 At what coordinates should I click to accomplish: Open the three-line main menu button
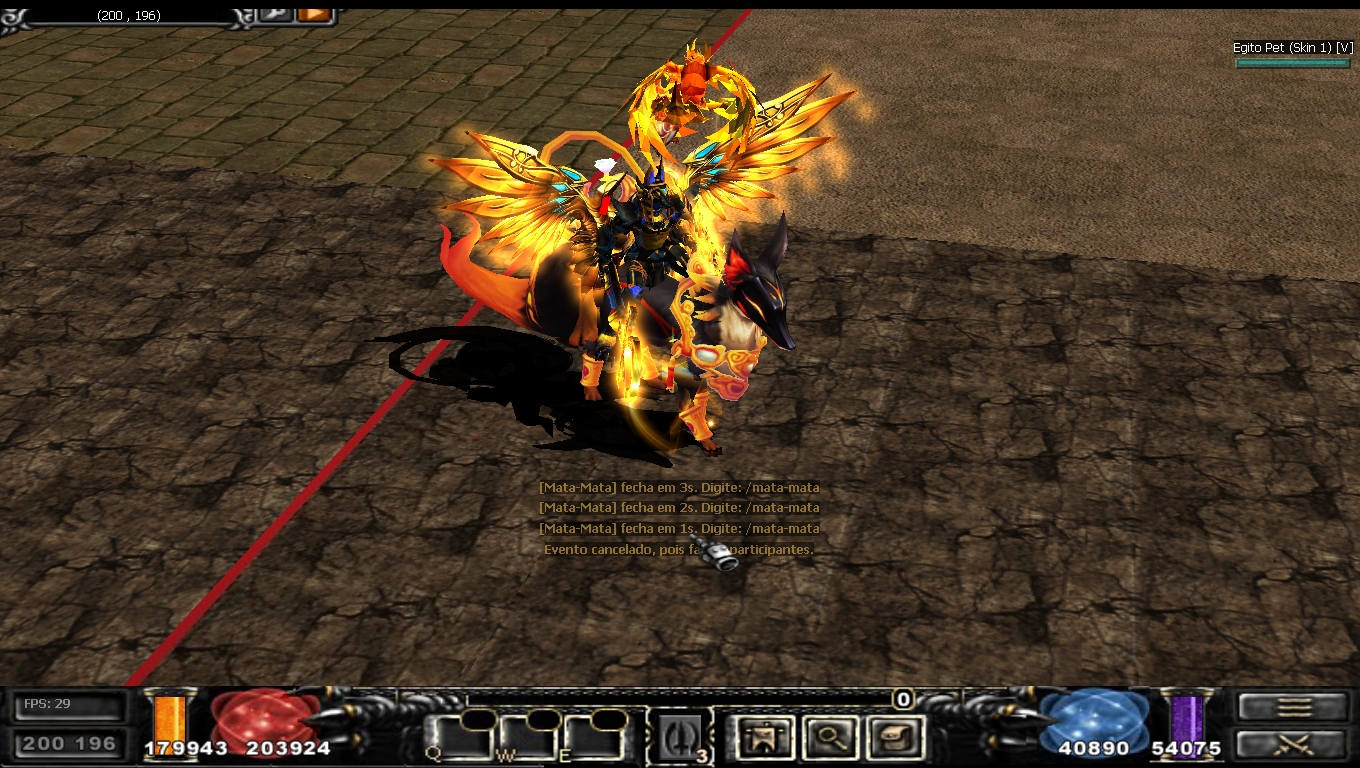[x=1293, y=707]
